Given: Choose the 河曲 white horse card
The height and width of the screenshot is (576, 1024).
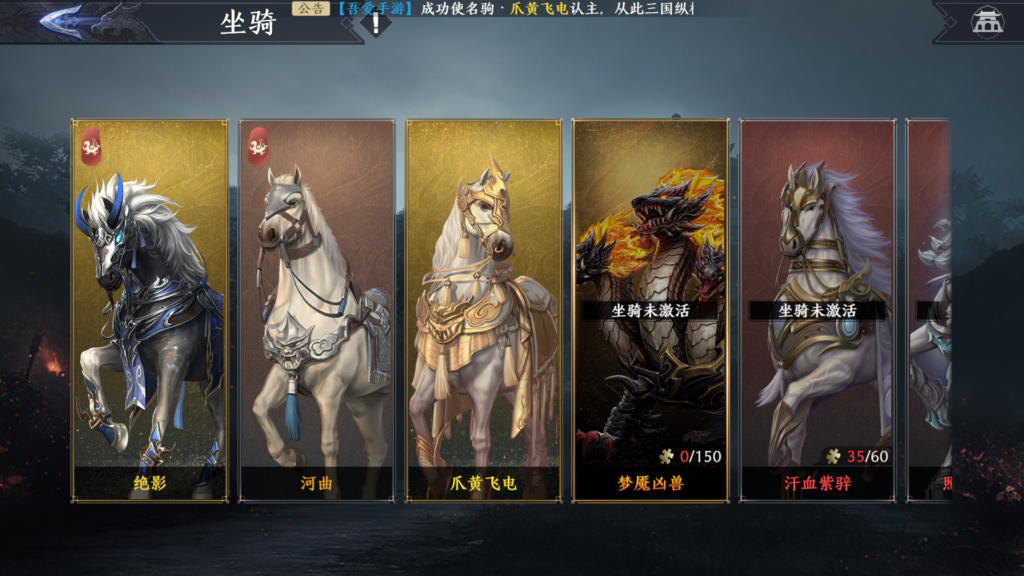Looking at the screenshot, I should tap(317, 310).
